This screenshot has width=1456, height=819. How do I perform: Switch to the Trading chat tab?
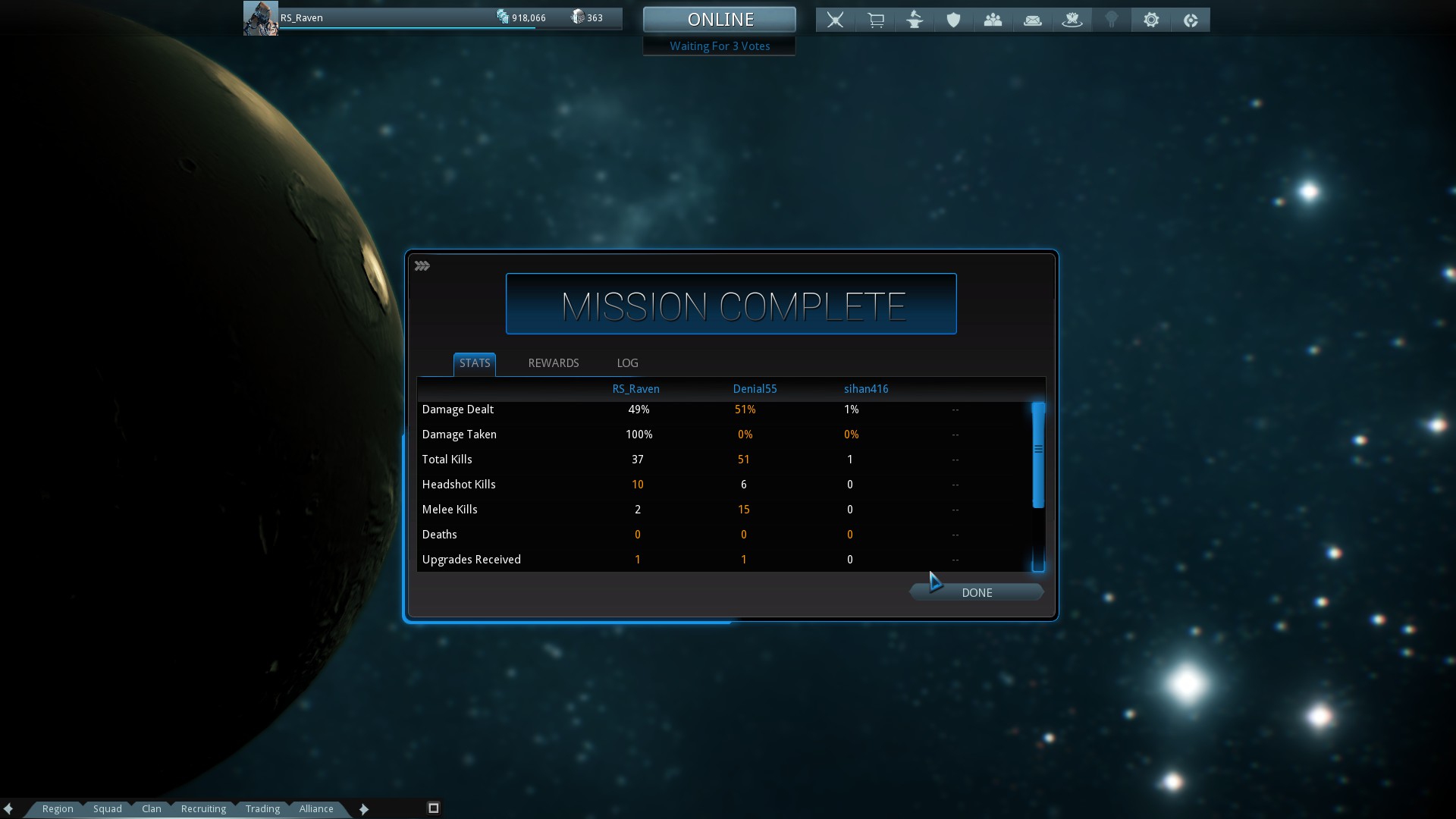click(262, 808)
